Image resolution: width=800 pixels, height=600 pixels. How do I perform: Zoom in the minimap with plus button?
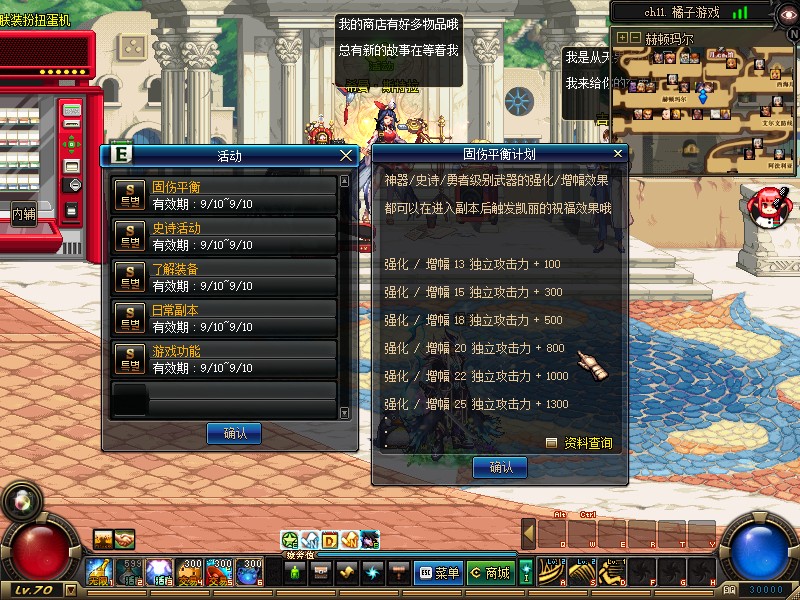click(x=622, y=37)
